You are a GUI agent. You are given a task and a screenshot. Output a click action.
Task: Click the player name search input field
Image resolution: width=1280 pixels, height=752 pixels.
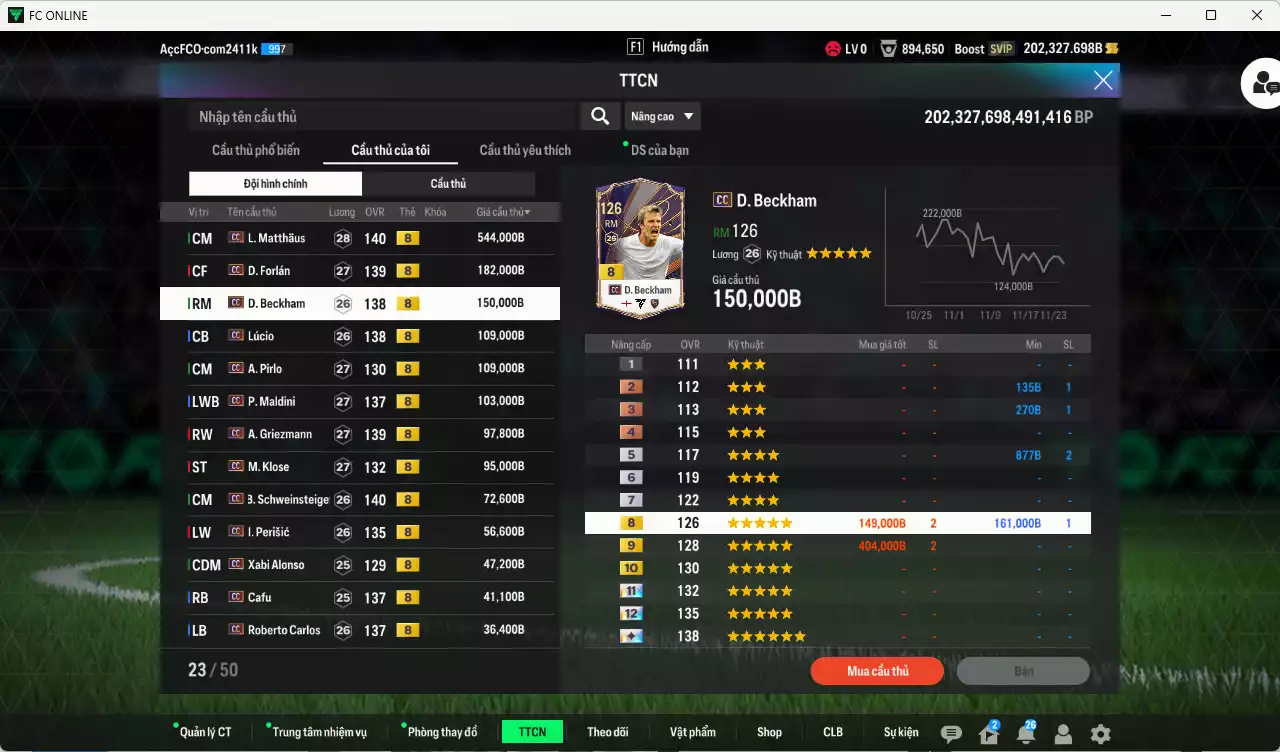point(380,115)
